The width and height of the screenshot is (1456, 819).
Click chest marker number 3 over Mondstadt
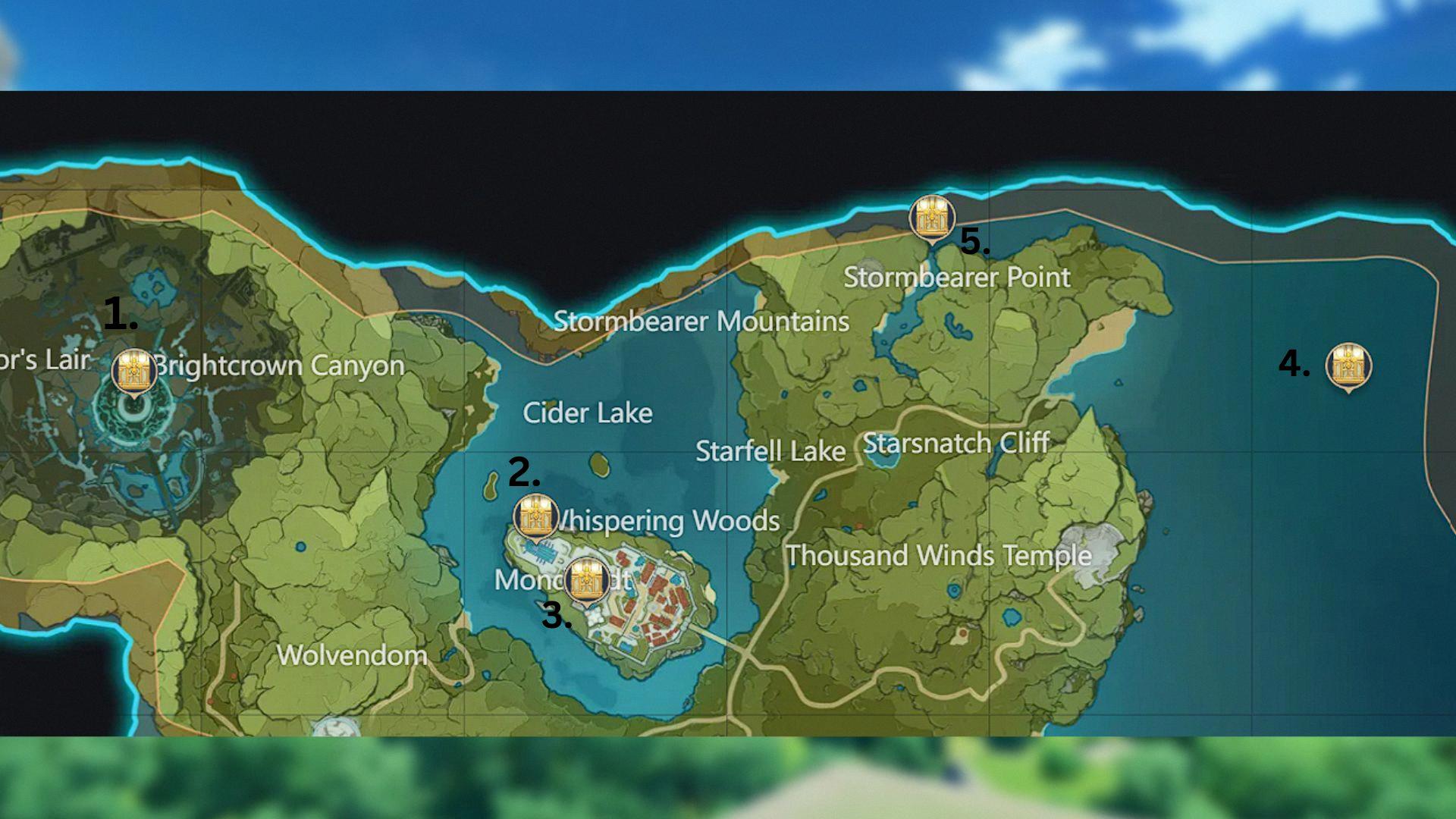click(586, 580)
